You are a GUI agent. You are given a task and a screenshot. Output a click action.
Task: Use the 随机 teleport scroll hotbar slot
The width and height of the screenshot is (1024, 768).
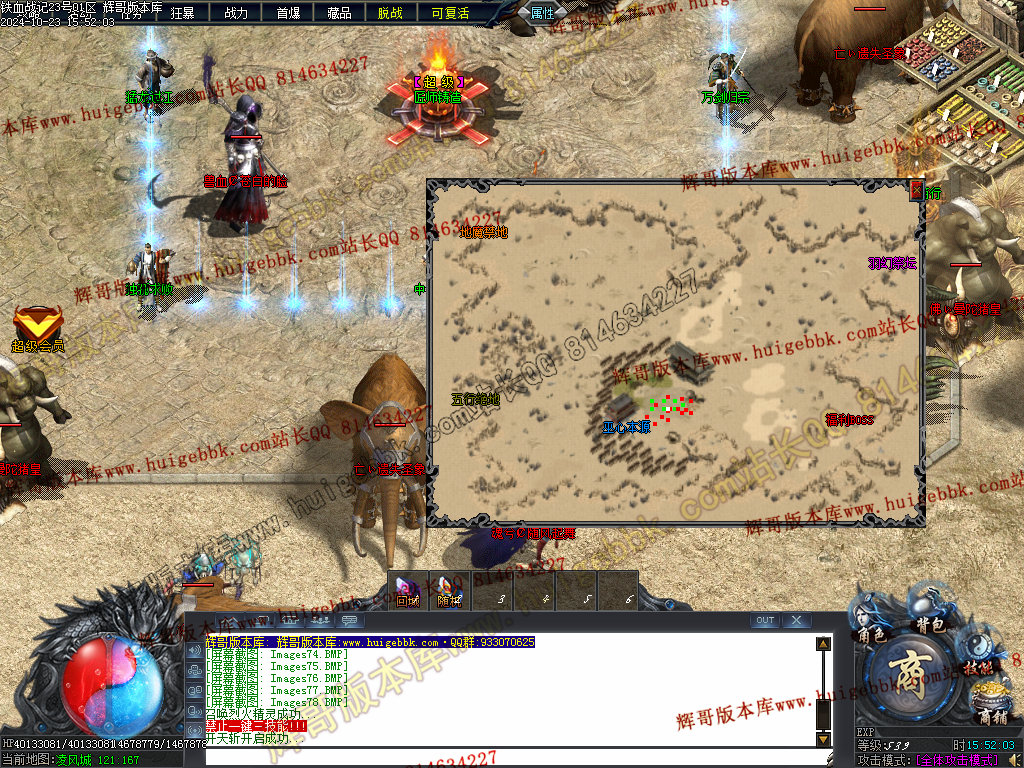[450, 591]
